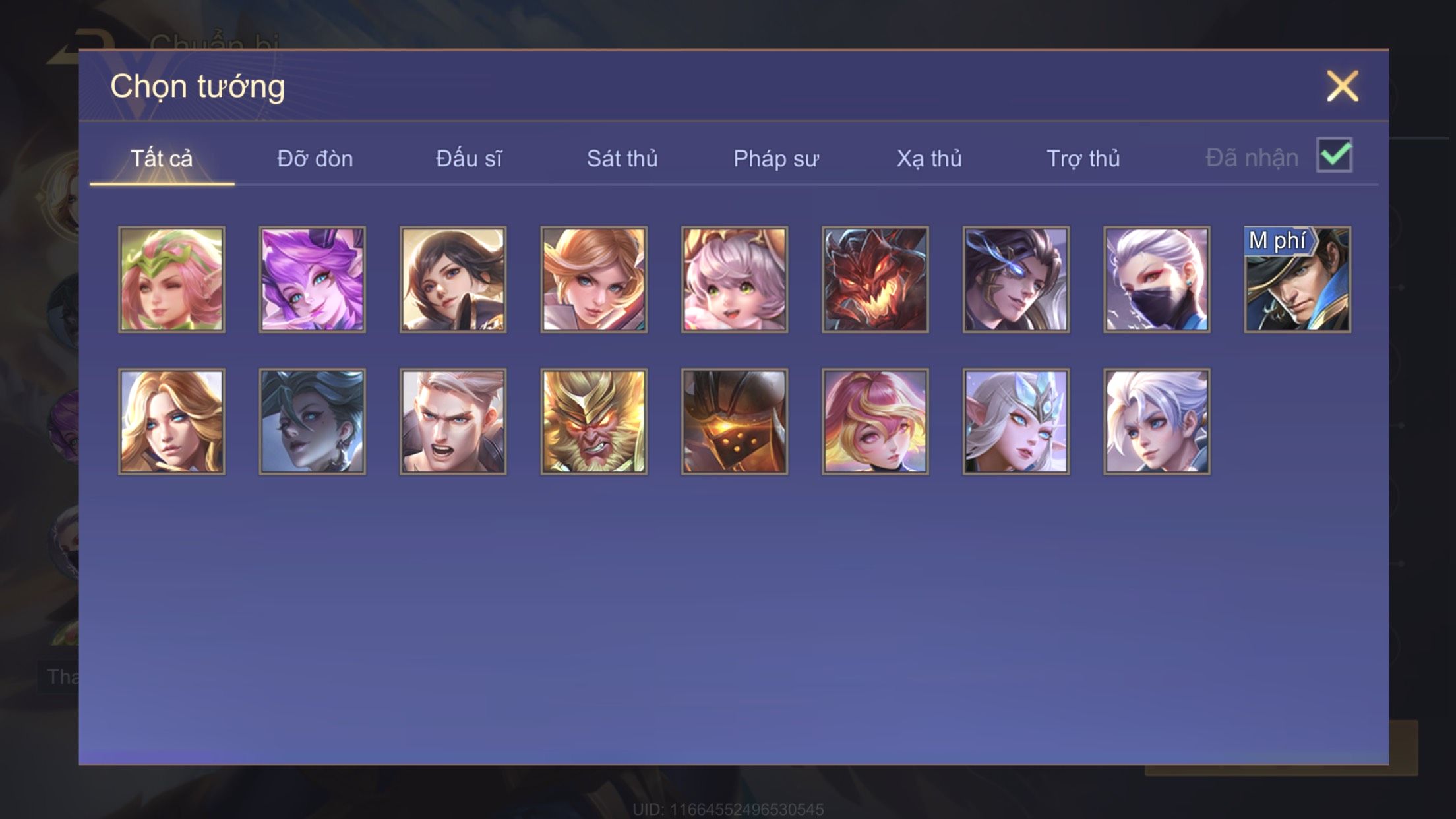This screenshot has height=819, width=1456.
Task: Open the Đỡ đòn category tab
Action: 315,159
